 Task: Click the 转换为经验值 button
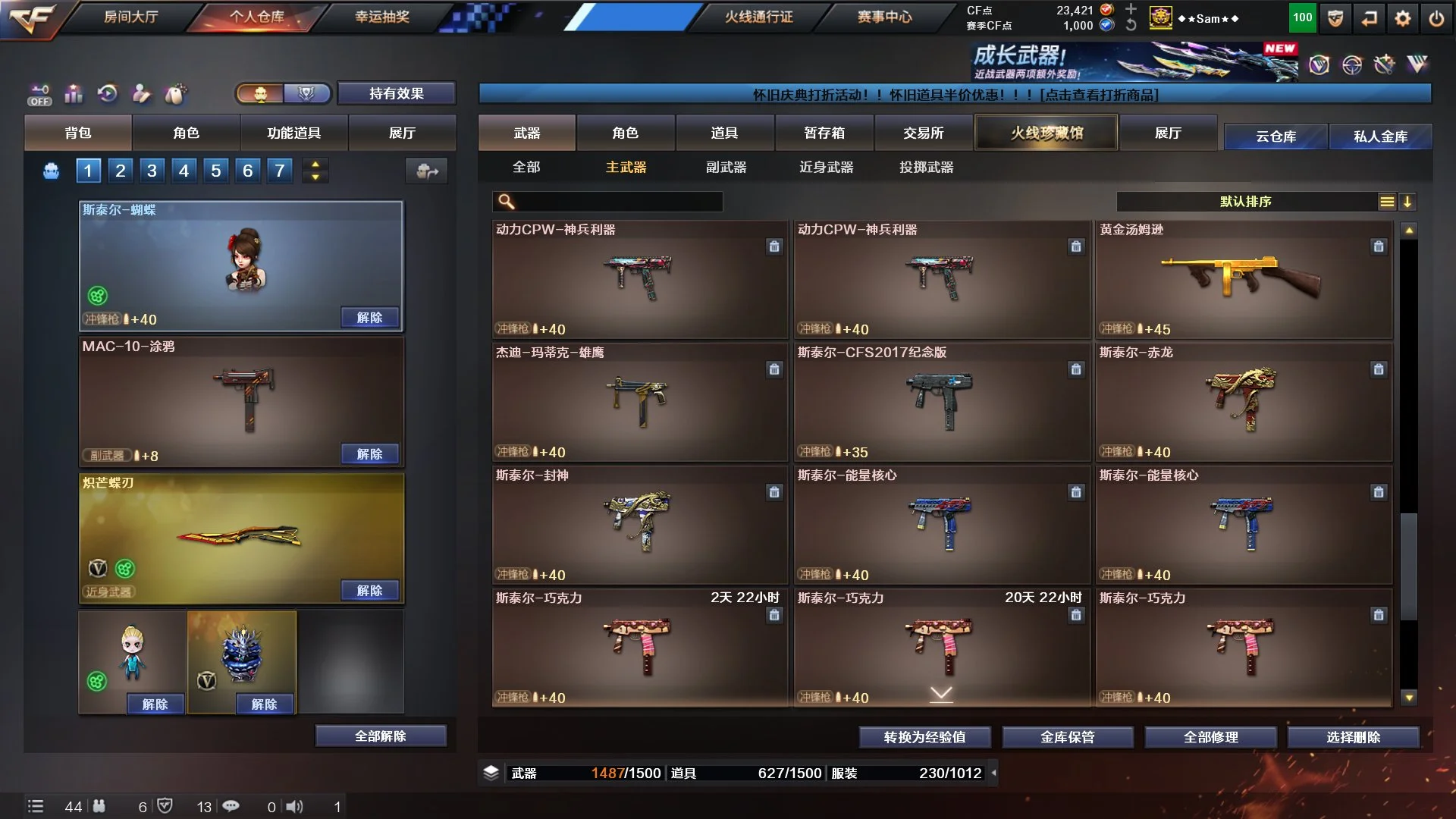(x=924, y=737)
